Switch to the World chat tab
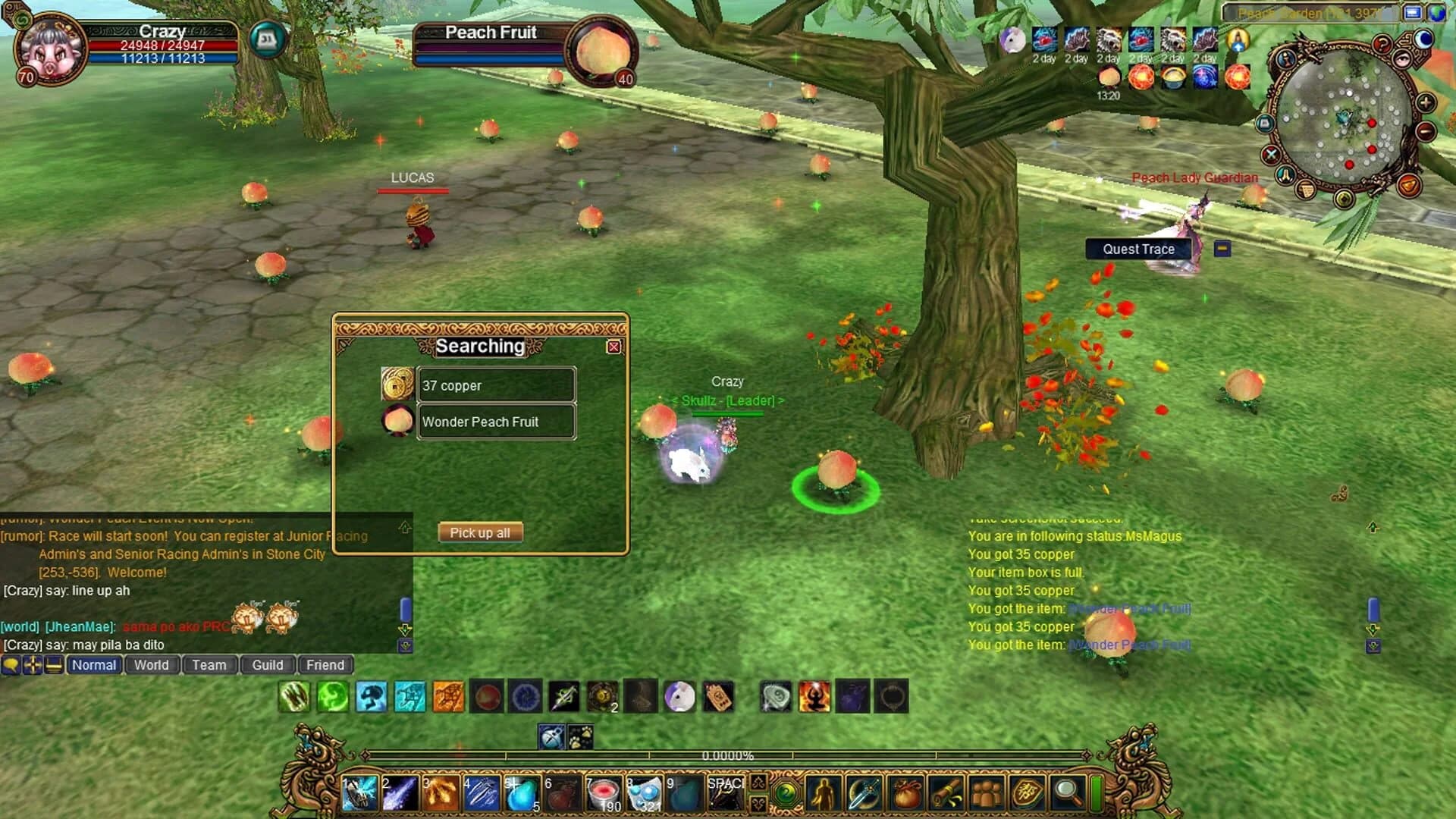The image size is (1456, 819). (152, 665)
